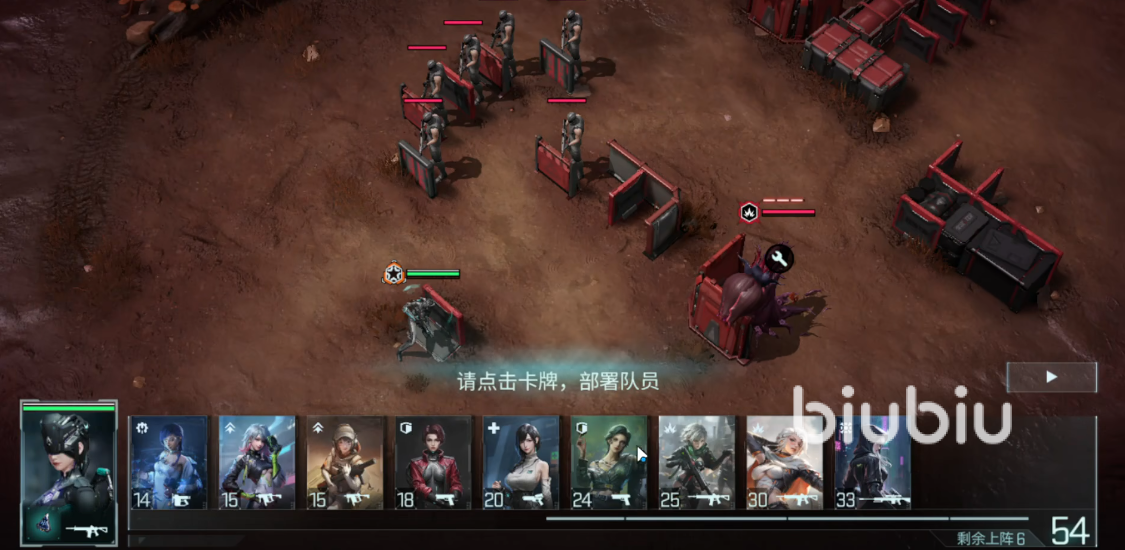This screenshot has height=550, width=1125.
Task: Click the play arrow button to start battle
Action: point(1051,377)
